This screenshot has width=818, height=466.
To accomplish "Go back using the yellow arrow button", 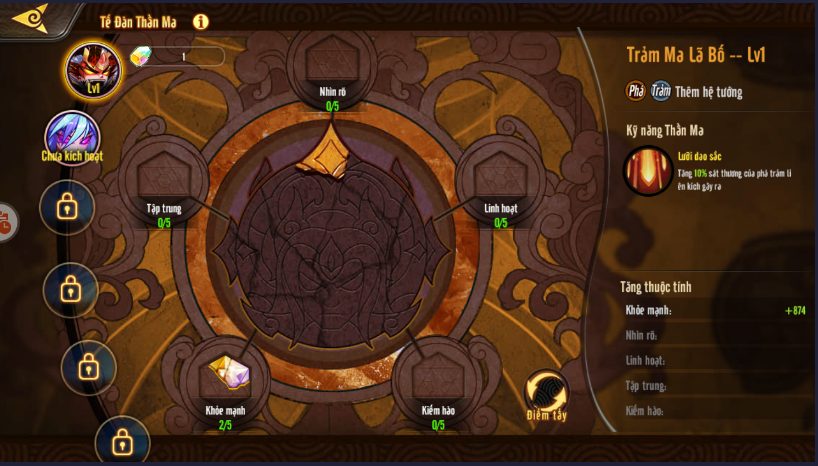I will pos(30,18).
